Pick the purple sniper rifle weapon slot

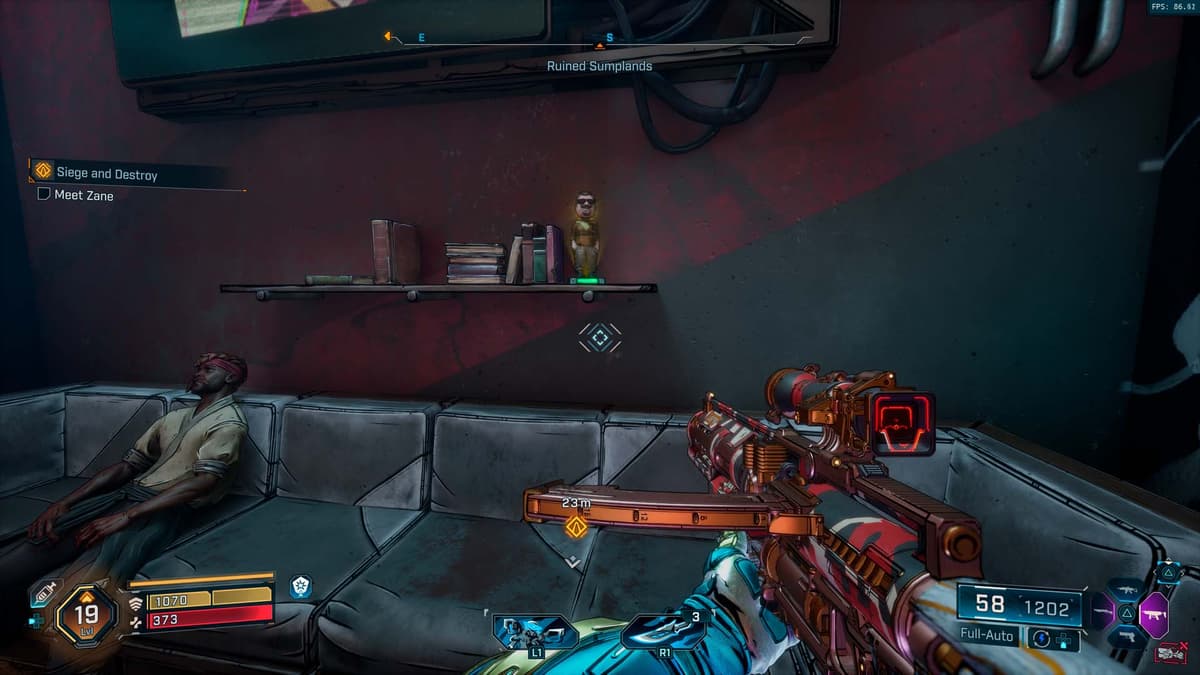click(x=1101, y=610)
